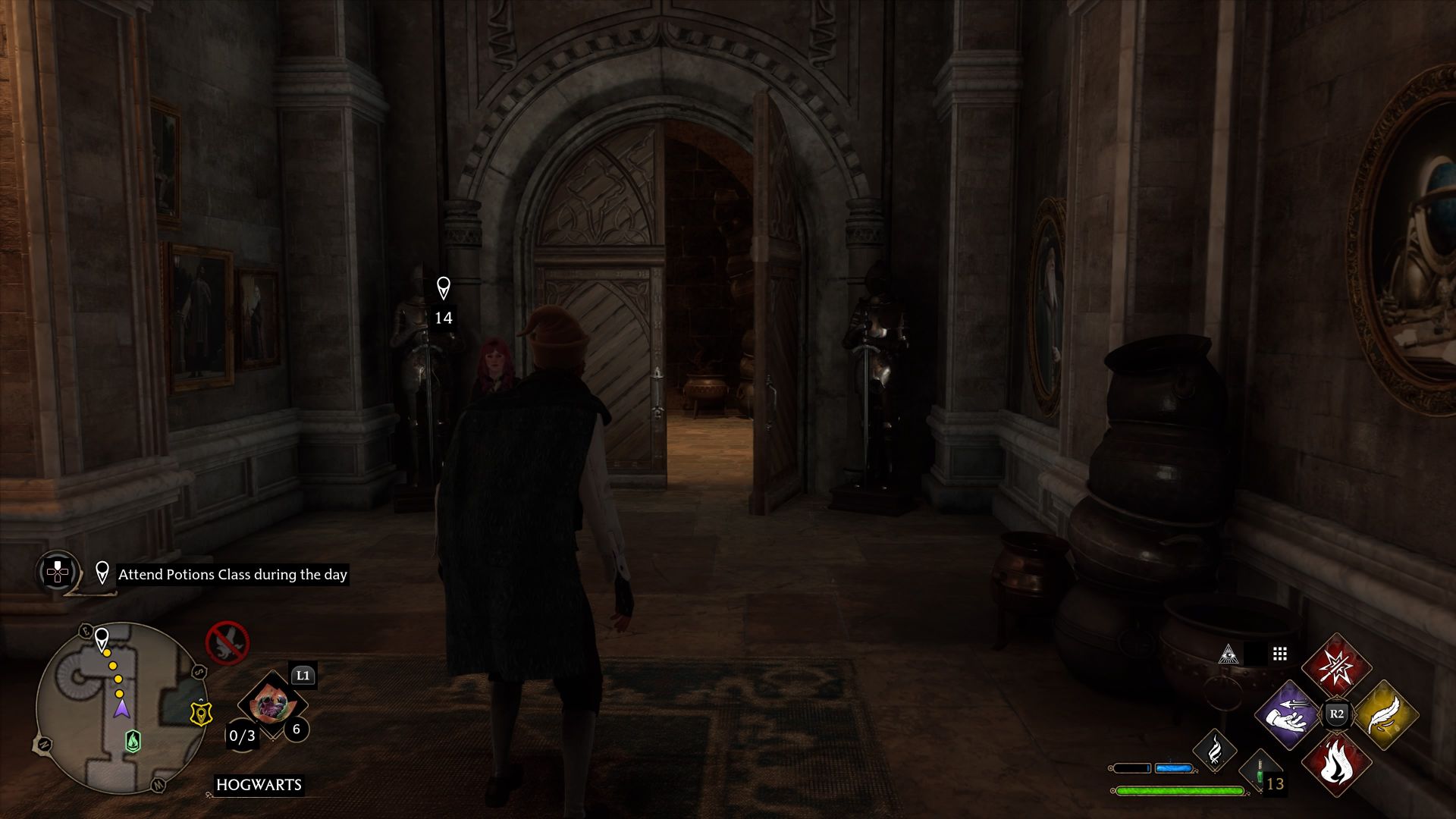
Task: Cast the red flame Incendio spell
Action: tap(1336, 764)
